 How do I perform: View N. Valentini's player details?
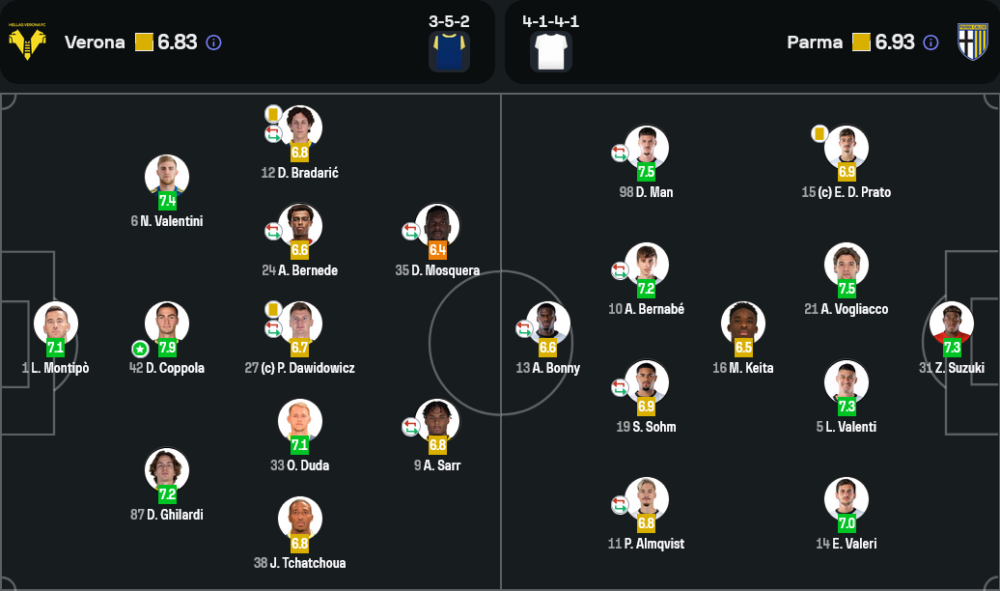coord(167,177)
